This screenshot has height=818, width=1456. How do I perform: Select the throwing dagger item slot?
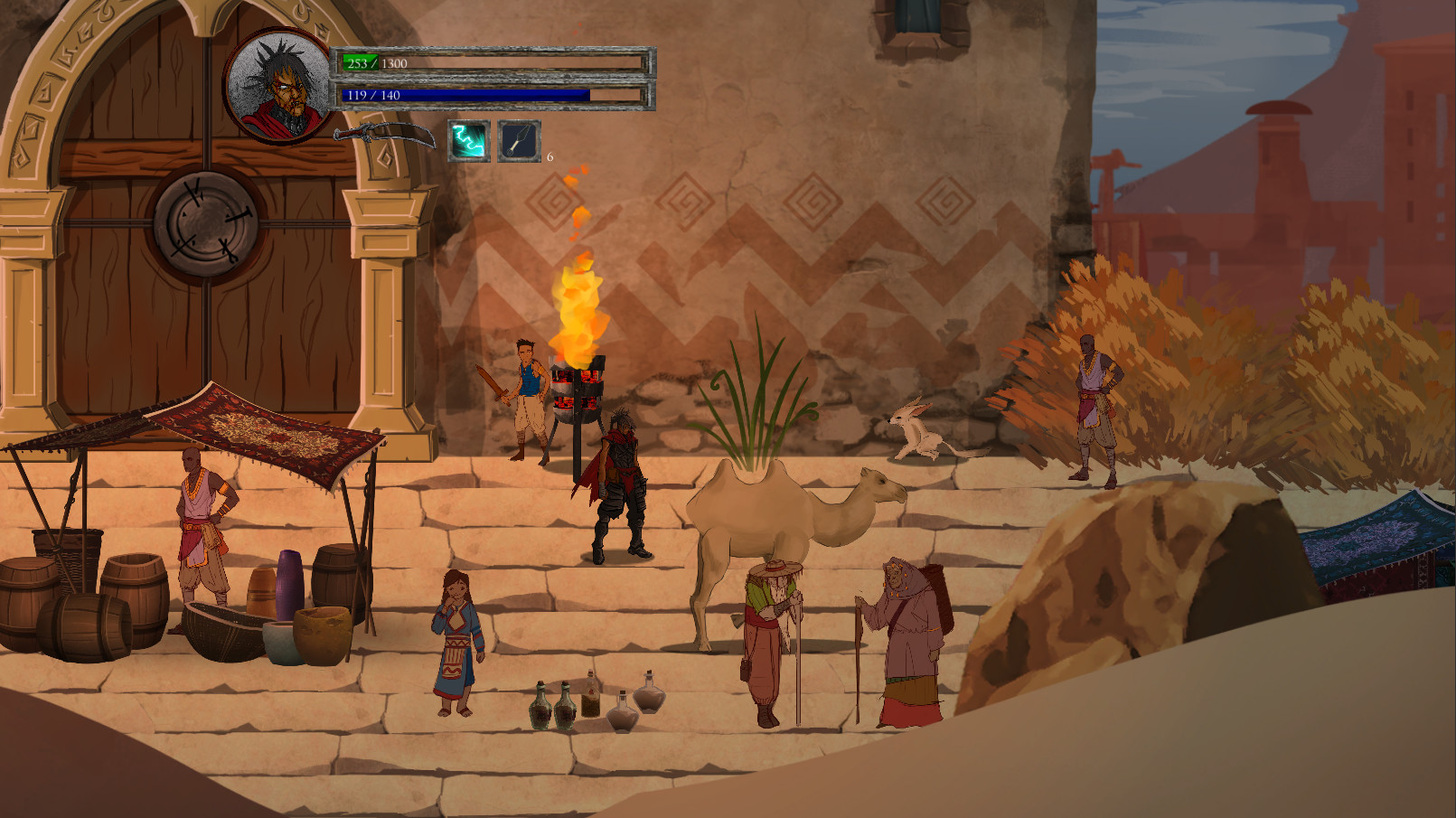[519, 141]
